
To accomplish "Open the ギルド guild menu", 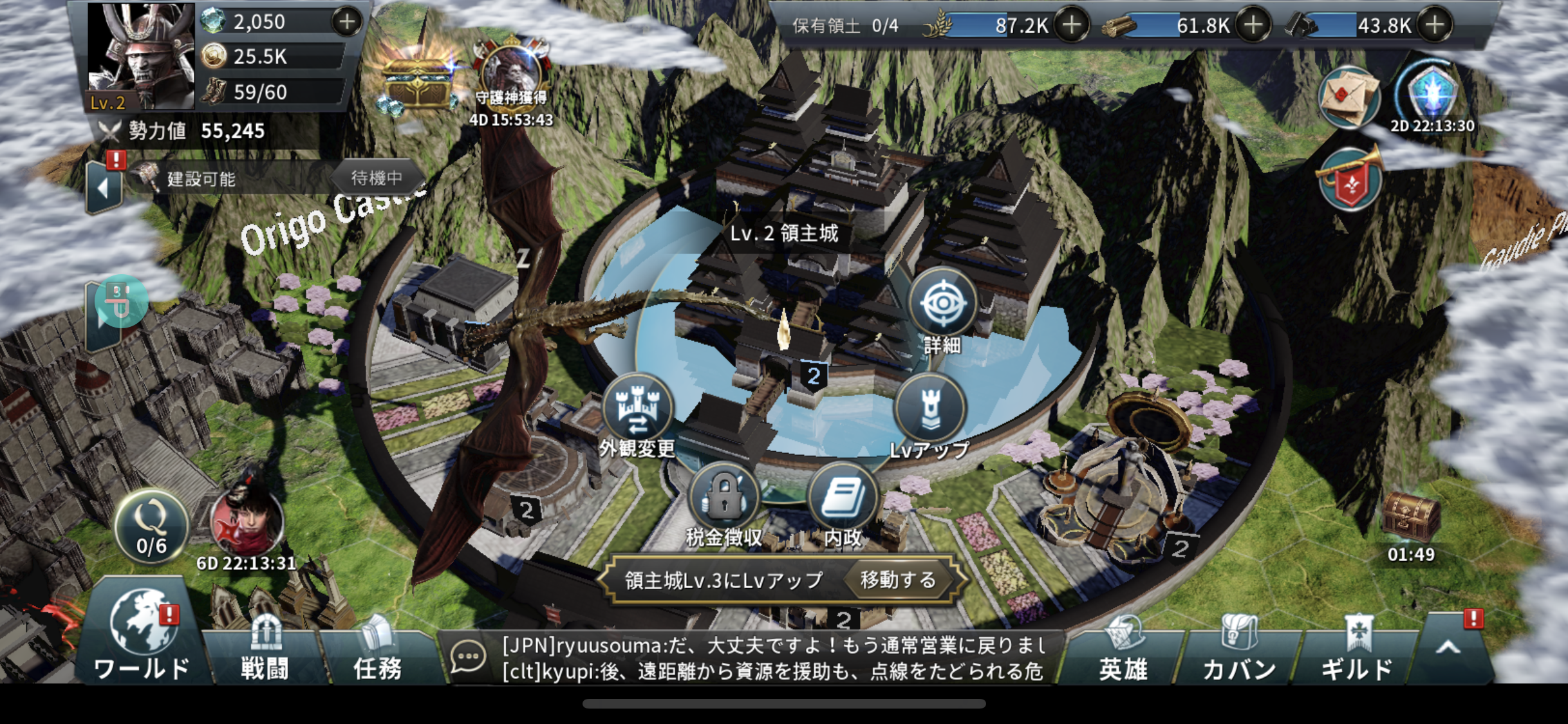I will point(1357,651).
